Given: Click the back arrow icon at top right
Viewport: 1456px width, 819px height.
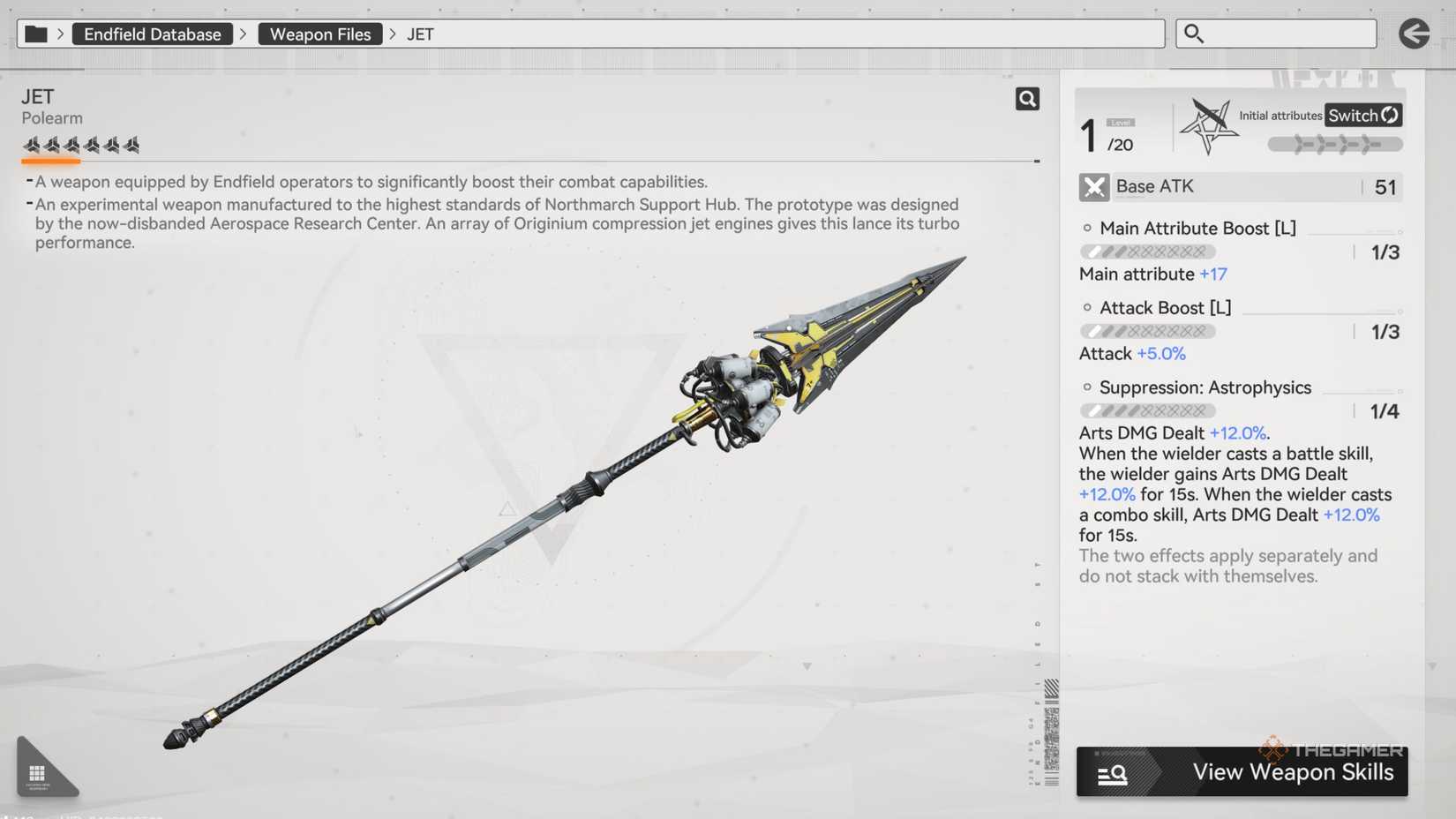Looking at the screenshot, I should coord(1414,33).
